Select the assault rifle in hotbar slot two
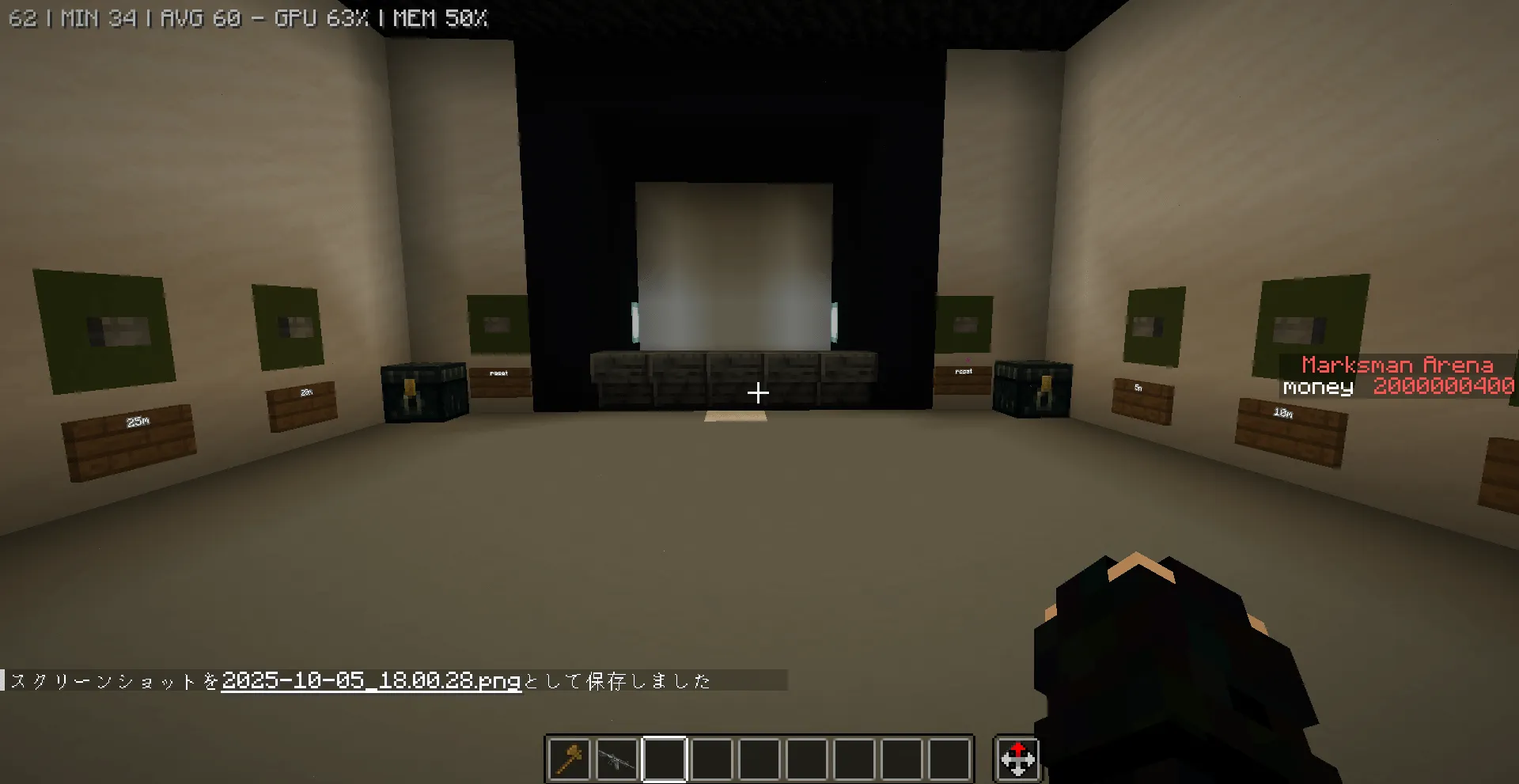Image resolution: width=1519 pixels, height=784 pixels. (x=616, y=759)
